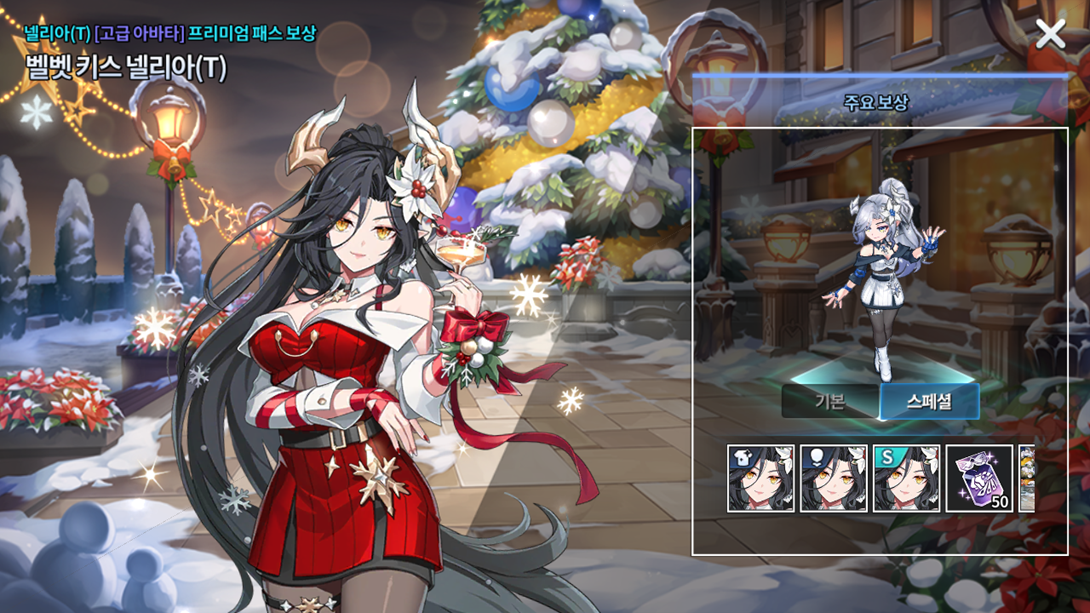Image resolution: width=1090 pixels, height=613 pixels.
Task: Select the 스페셜 (special) motion tab
Action: pos(929,402)
